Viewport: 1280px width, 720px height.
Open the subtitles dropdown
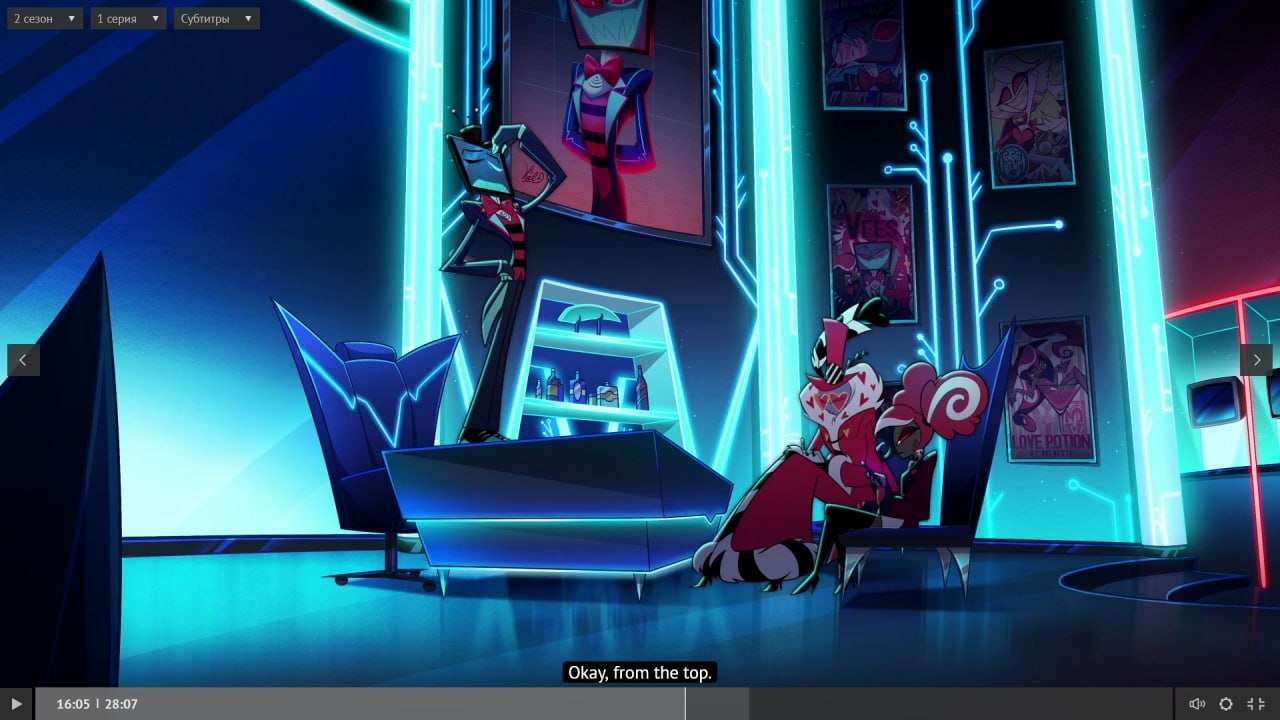[216, 18]
